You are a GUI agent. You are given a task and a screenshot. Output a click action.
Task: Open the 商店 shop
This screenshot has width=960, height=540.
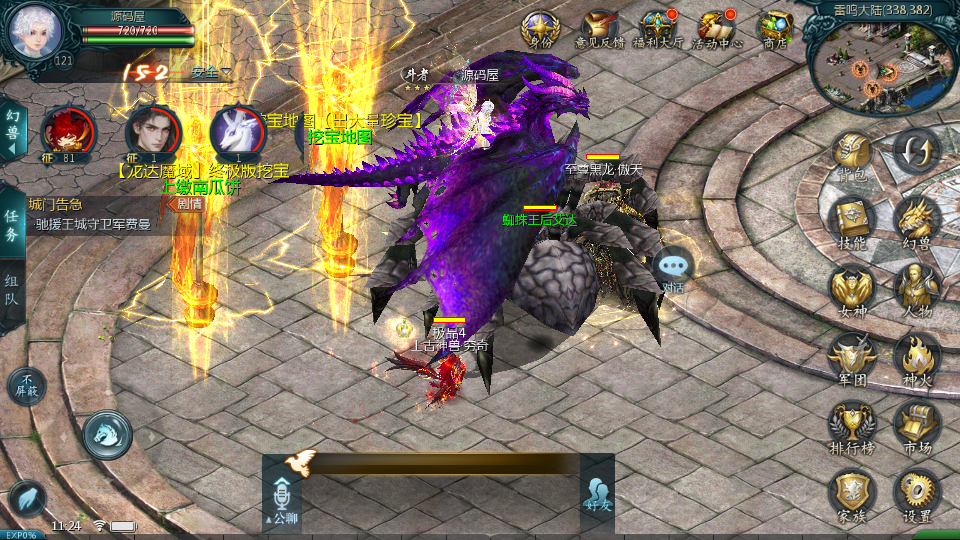(775, 28)
